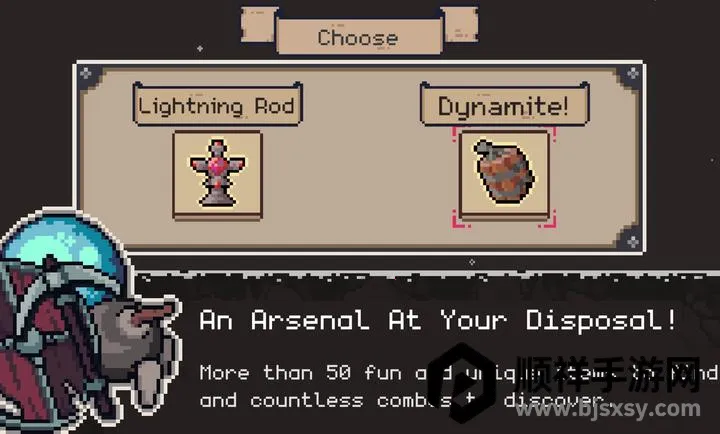This screenshot has width=720, height=434.
Task: Select the Lightning Rod name label
Action: 218,104
